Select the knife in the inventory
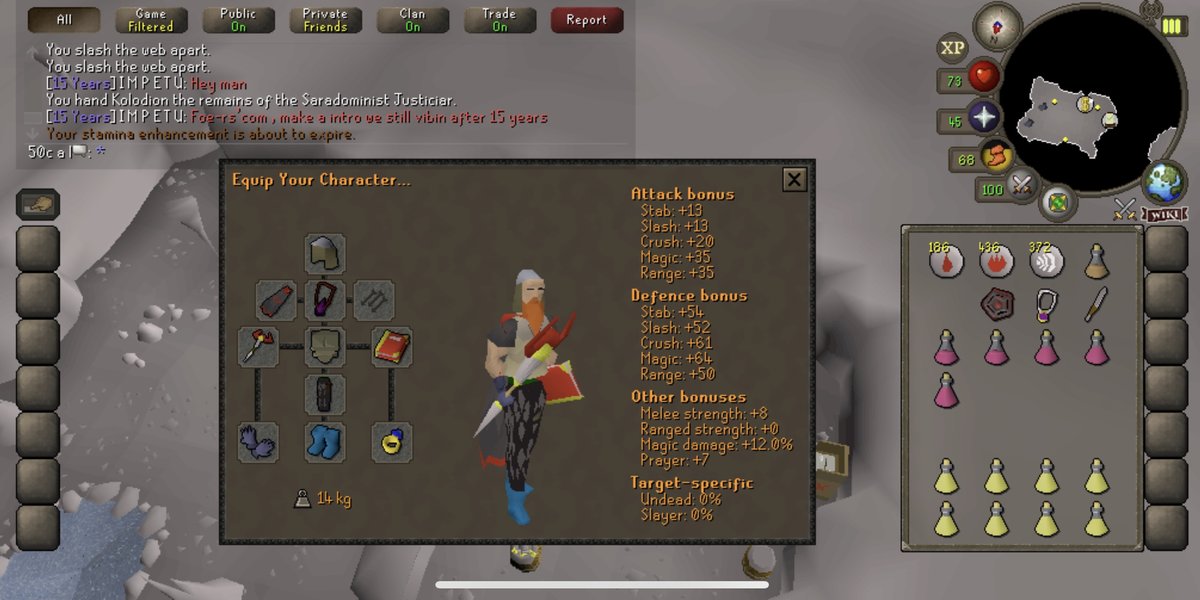The width and height of the screenshot is (1200, 600). [x=1097, y=303]
